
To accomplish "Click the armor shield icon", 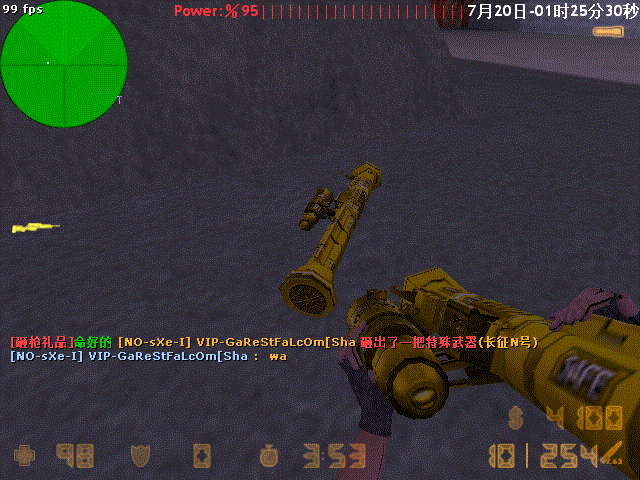I will pyautogui.click(x=140, y=456).
